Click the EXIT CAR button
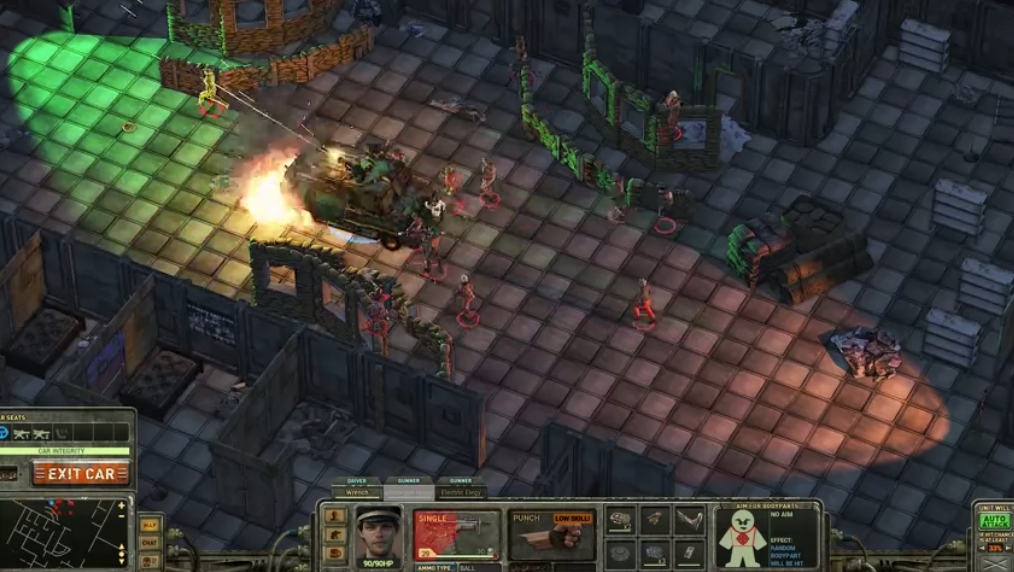Viewport: 1014px width, 572px height. click(x=80, y=474)
